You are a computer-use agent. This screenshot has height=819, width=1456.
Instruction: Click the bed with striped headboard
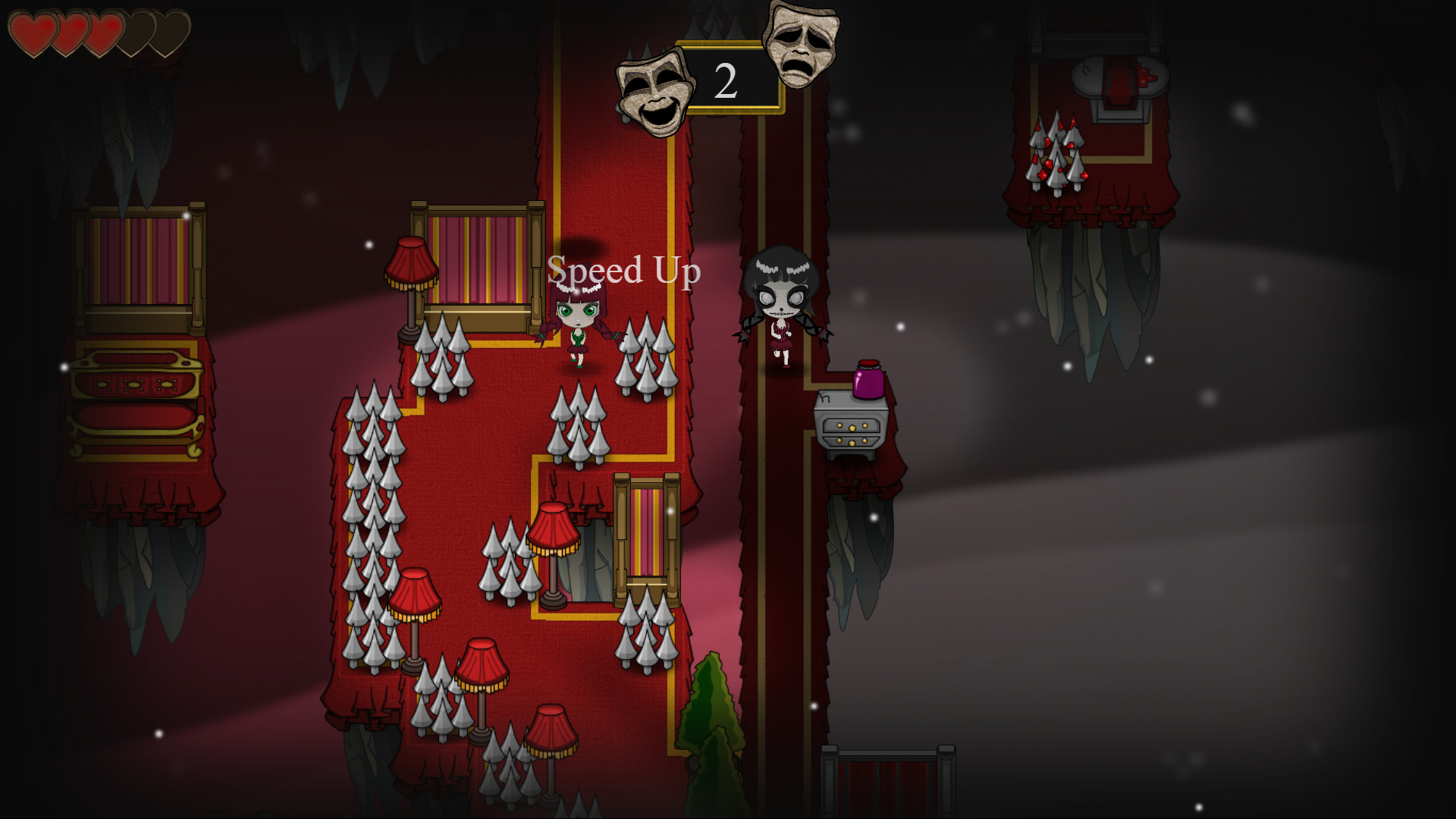point(478,250)
